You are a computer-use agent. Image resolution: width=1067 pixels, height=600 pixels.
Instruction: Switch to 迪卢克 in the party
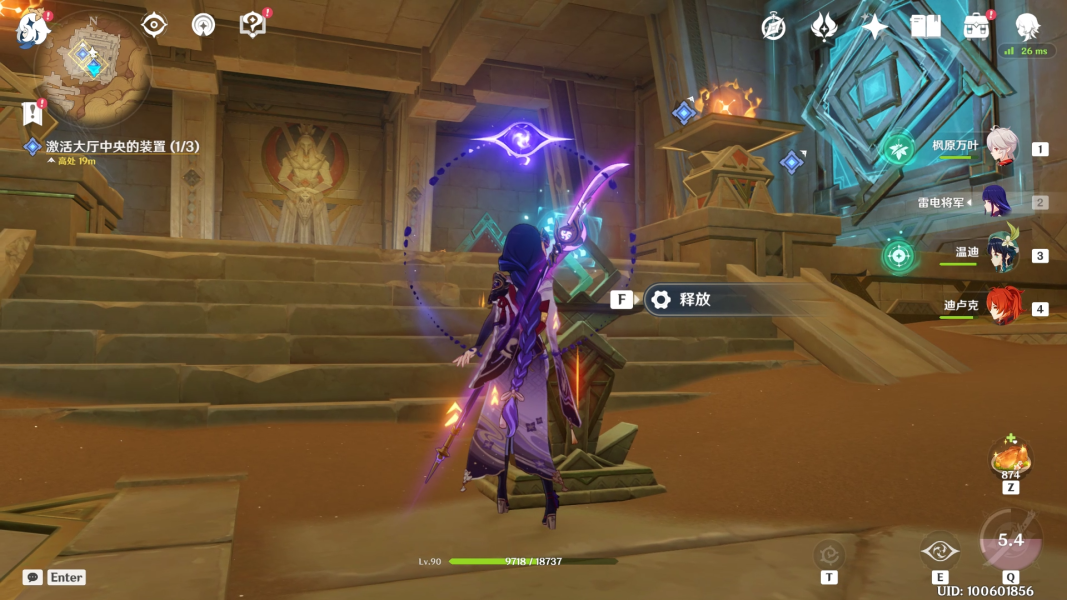pos(1001,307)
